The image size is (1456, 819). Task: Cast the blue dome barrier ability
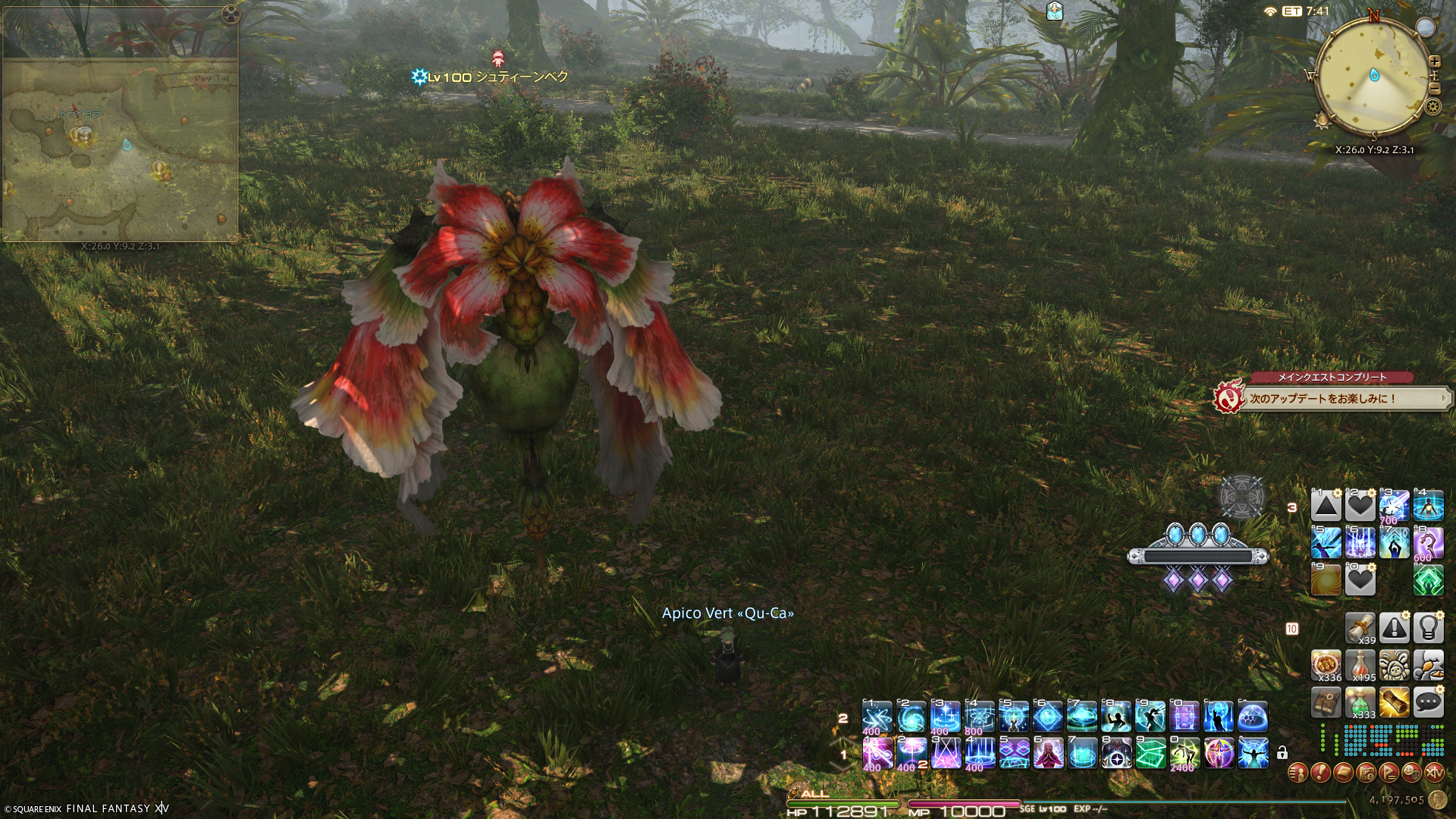click(1253, 717)
